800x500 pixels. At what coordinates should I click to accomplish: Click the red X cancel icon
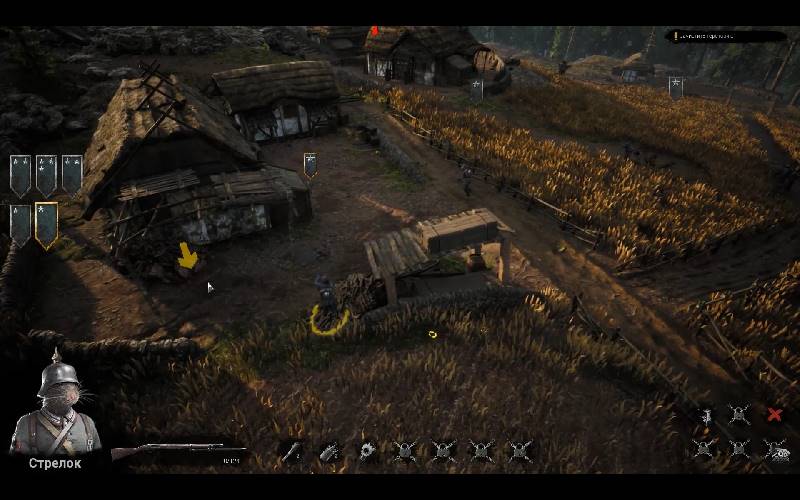click(x=774, y=415)
